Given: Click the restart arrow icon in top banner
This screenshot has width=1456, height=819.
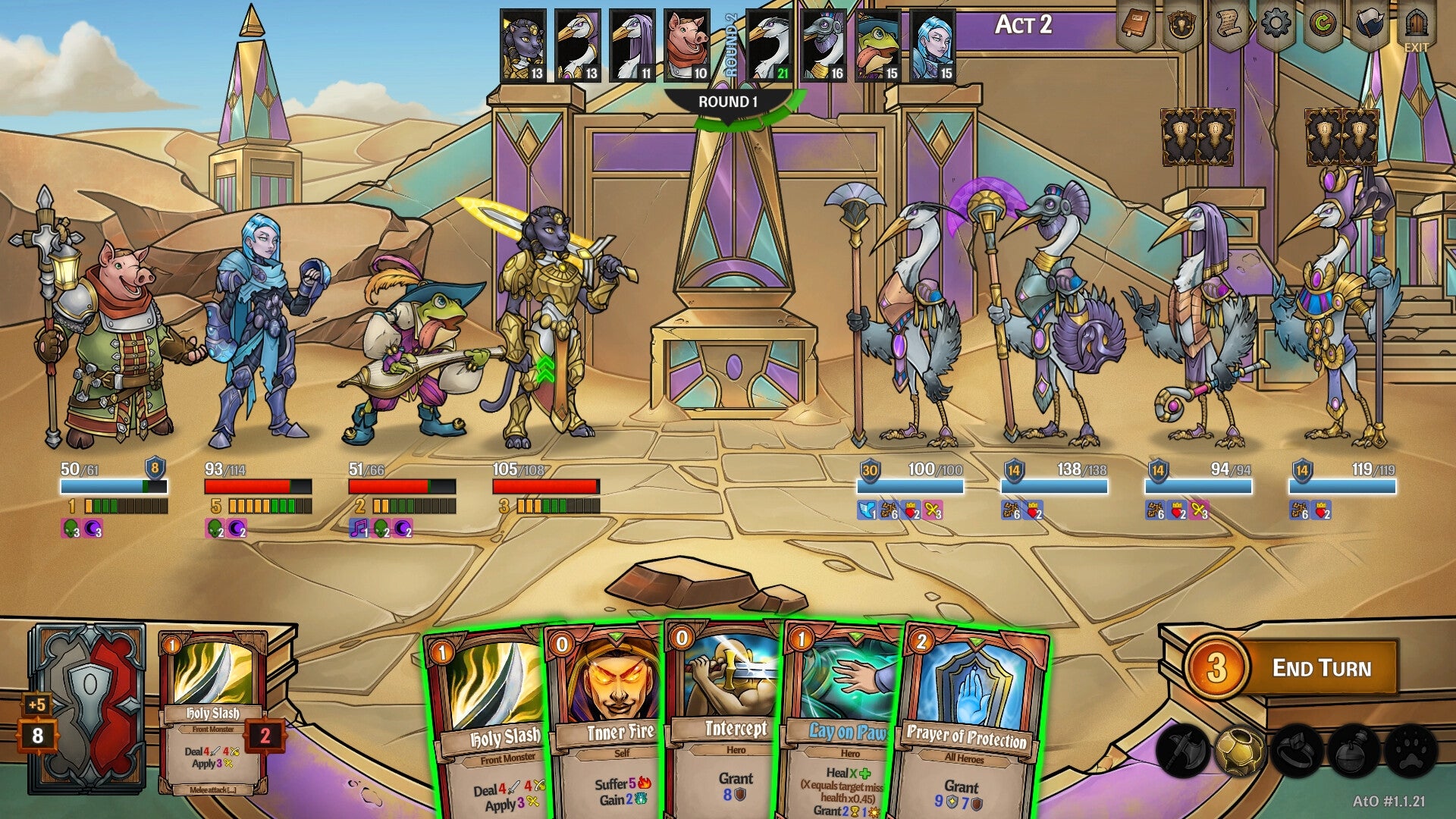Looking at the screenshot, I should point(1323,24).
